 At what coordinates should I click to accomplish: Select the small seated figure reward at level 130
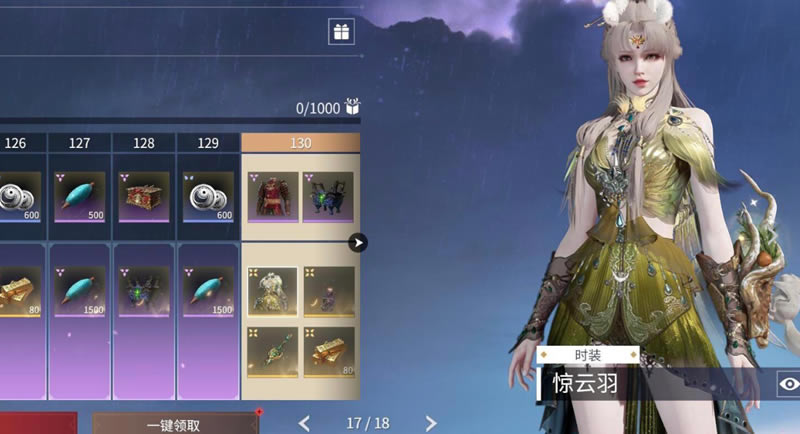328,291
